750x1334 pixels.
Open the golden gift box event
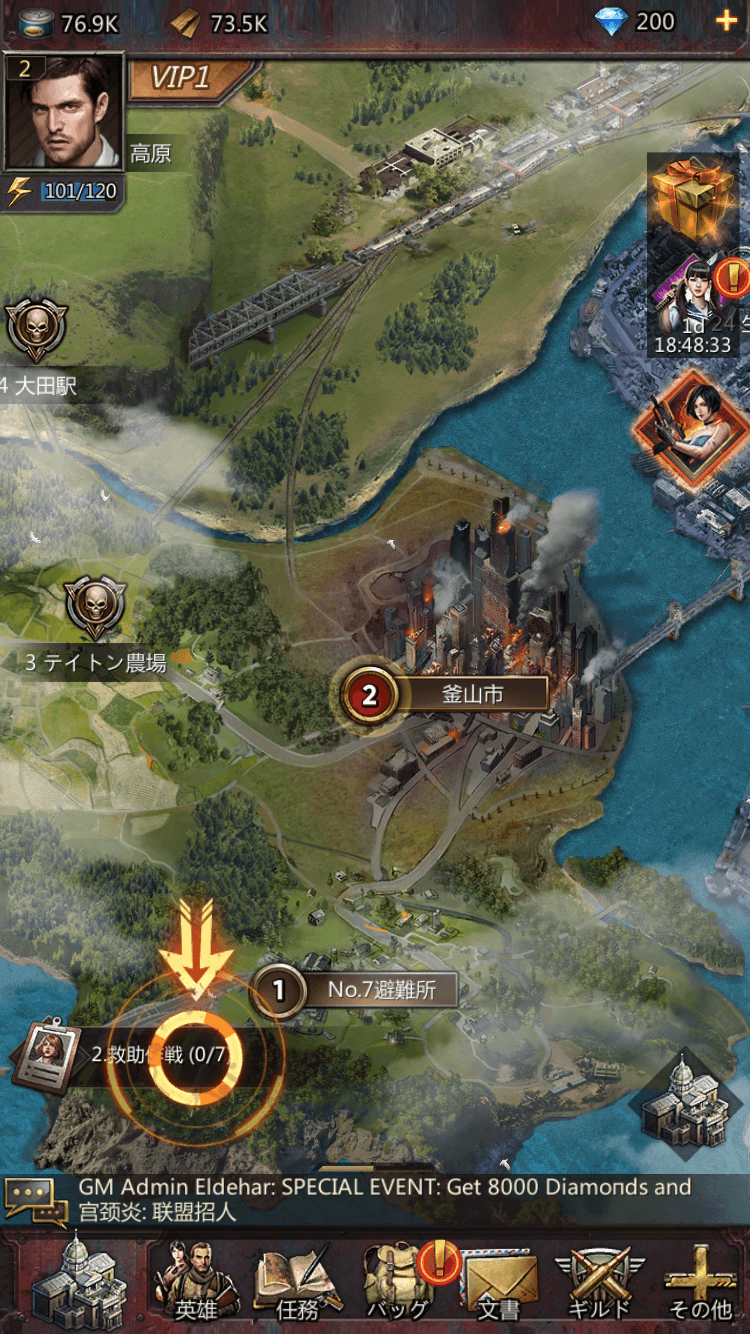coord(693,197)
